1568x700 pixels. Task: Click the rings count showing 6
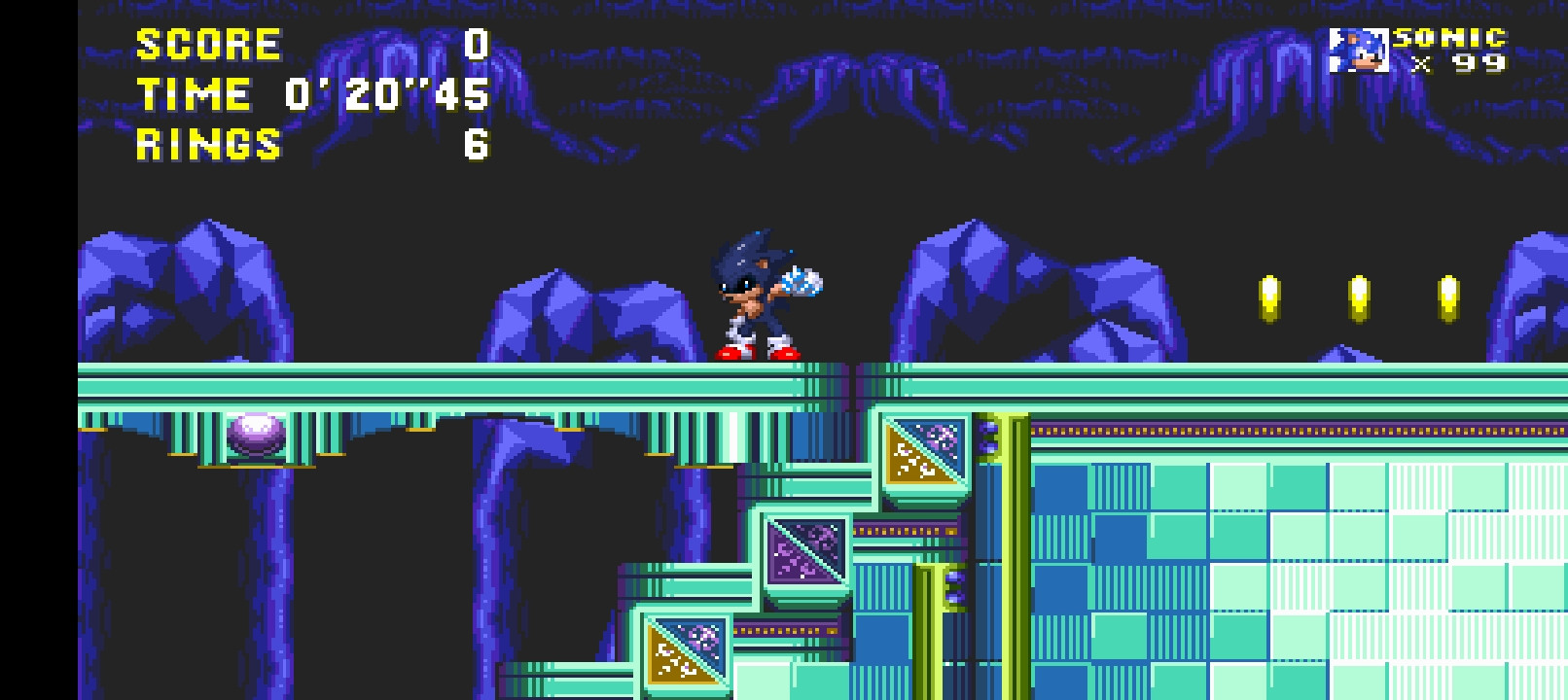[479, 146]
